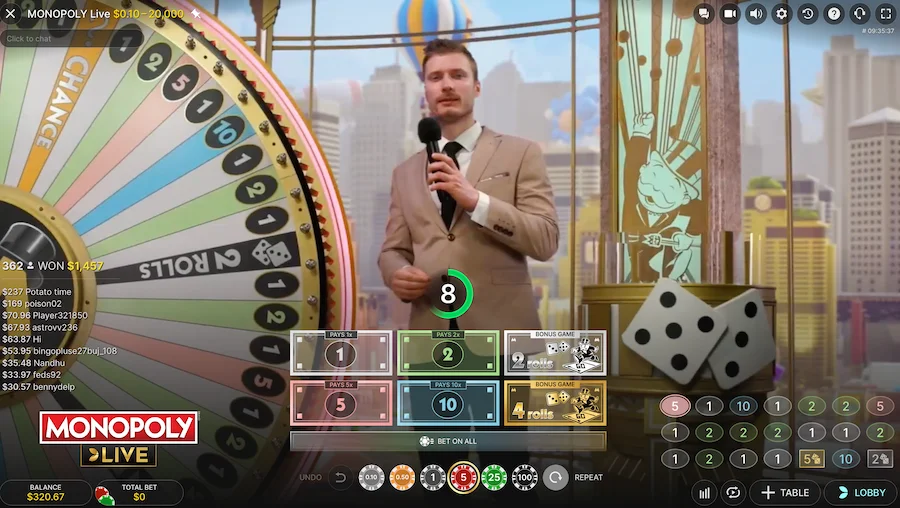Bet on the green 2 spot
The height and width of the screenshot is (508, 900).
448,353
